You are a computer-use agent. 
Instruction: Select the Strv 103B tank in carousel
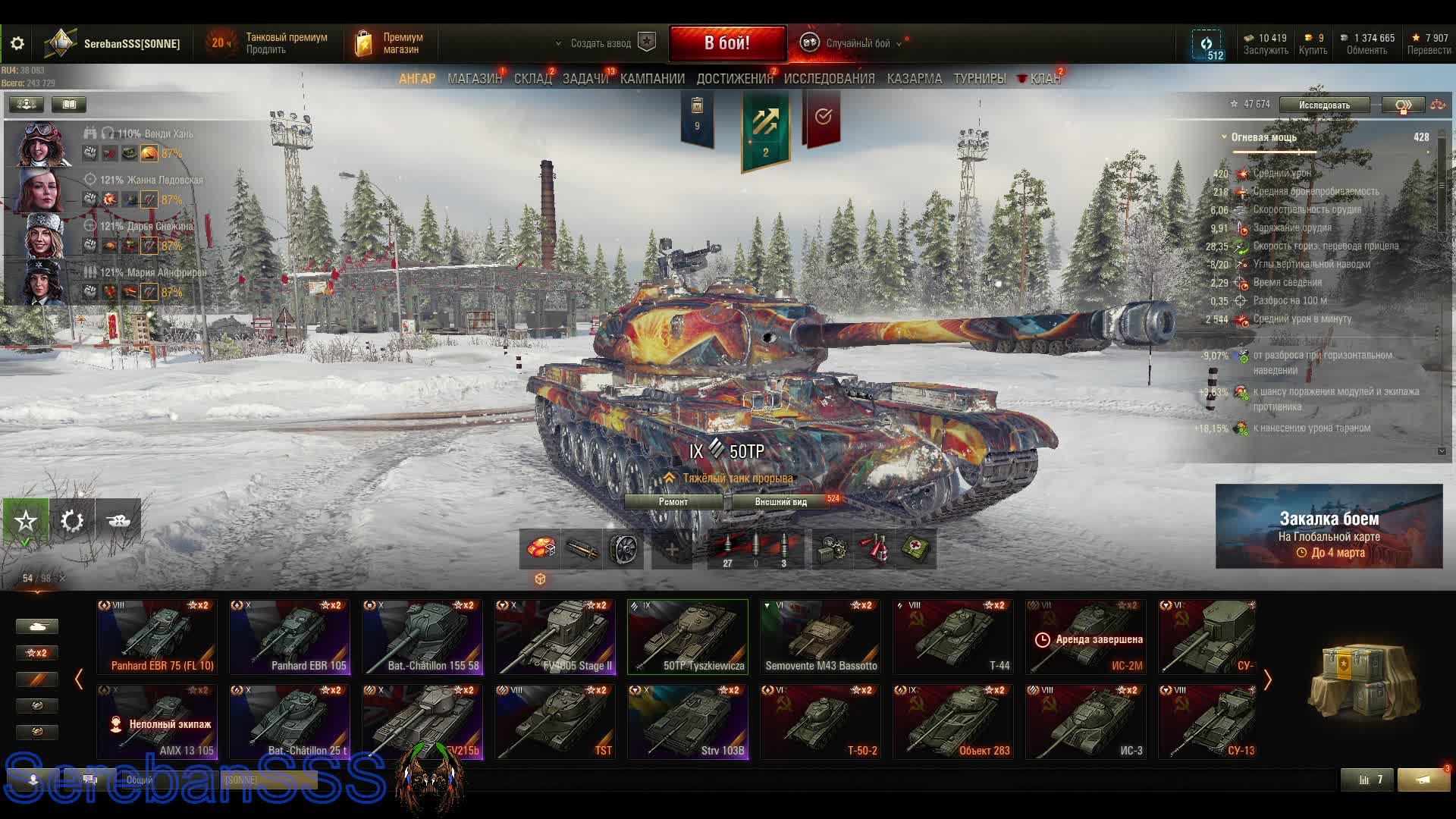pos(688,721)
